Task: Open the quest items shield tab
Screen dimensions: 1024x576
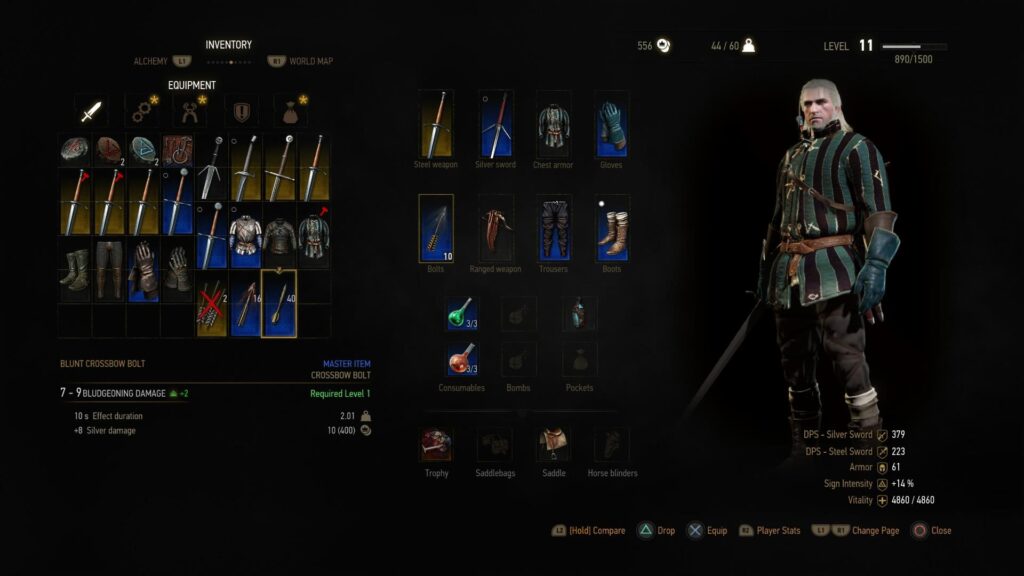Action: point(241,111)
